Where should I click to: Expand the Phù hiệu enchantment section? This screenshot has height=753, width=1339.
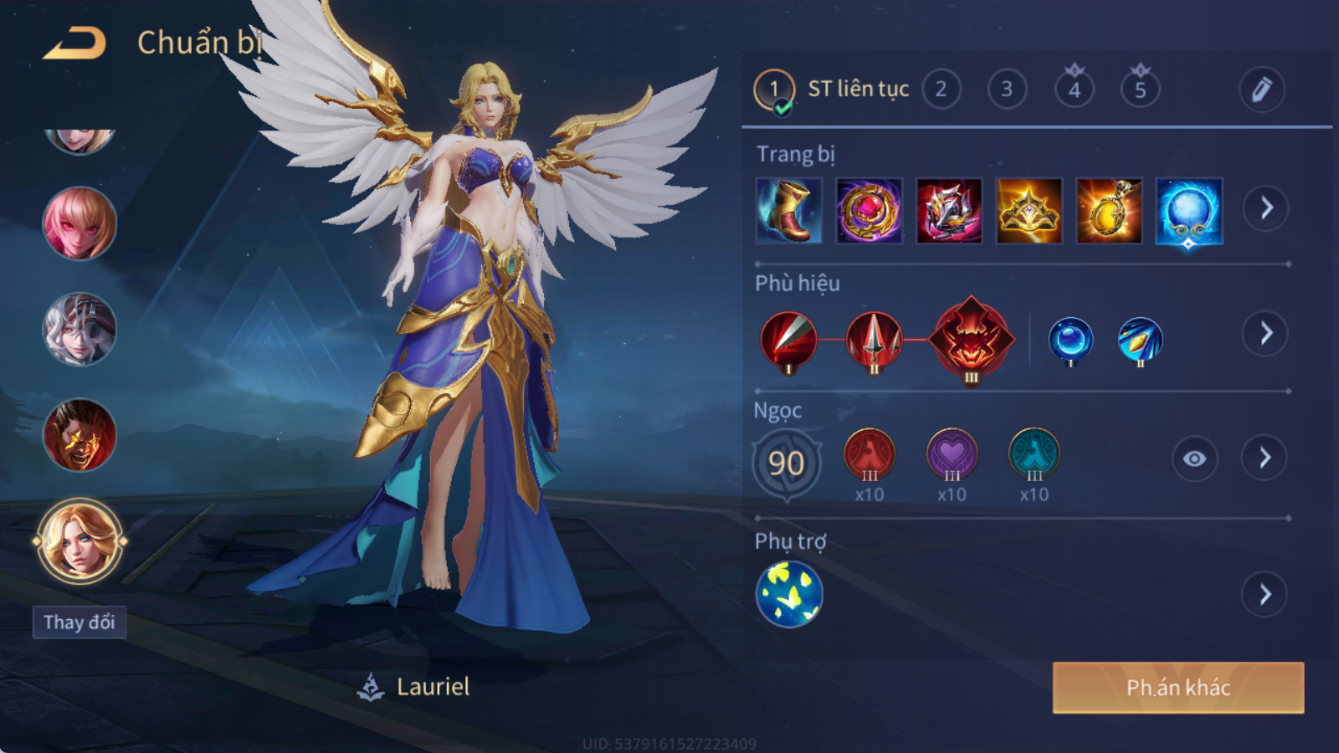point(1265,333)
